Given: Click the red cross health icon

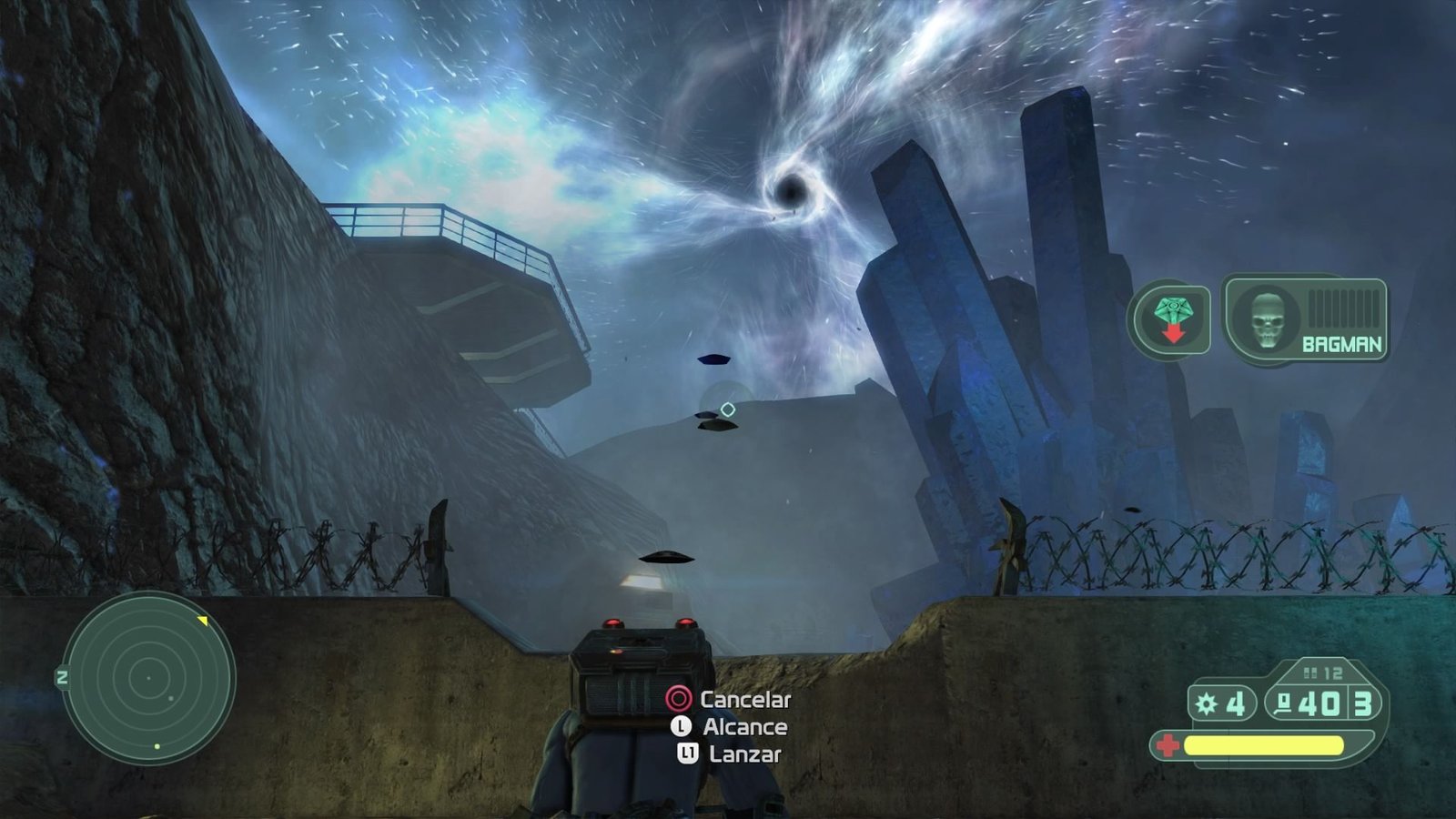Looking at the screenshot, I should point(1168,746).
